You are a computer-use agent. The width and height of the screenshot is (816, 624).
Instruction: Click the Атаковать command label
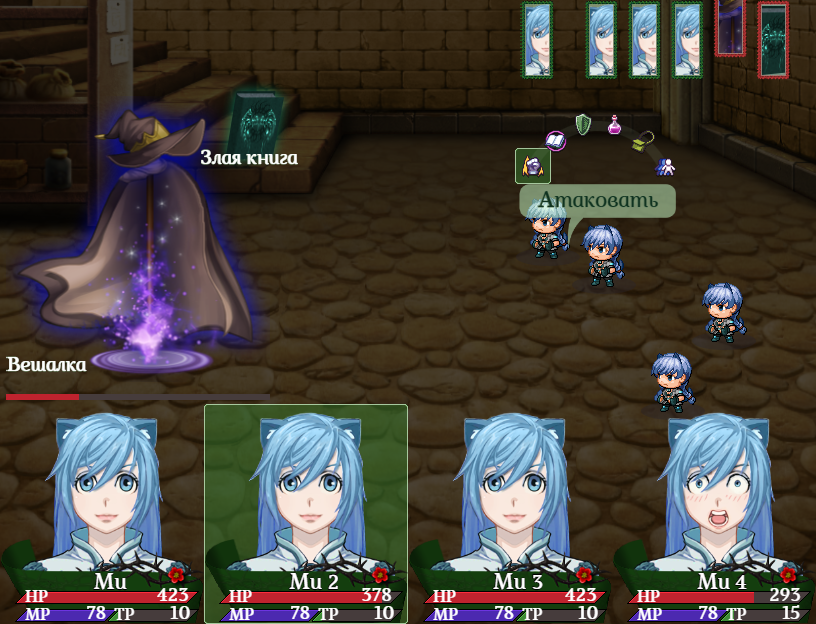[x=598, y=200]
